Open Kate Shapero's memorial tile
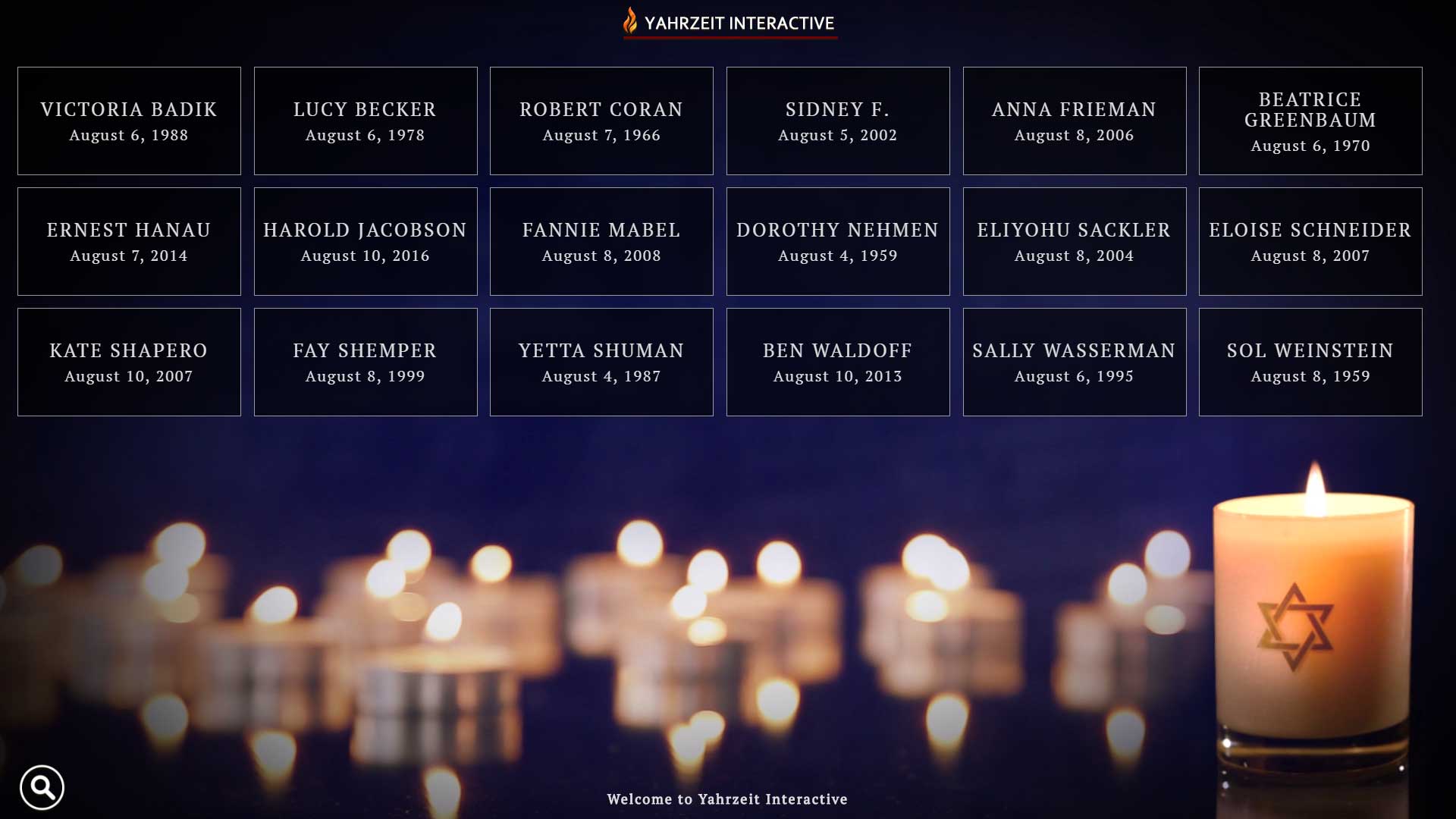This screenshot has height=819, width=1456. pos(129,362)
